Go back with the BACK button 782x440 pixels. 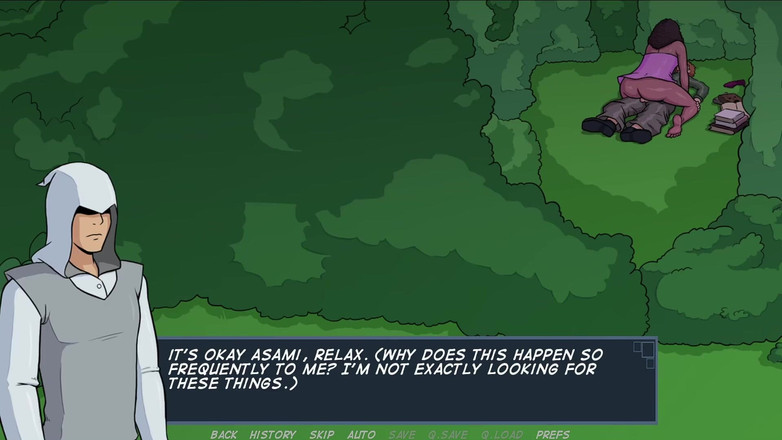tap(223, 434)
